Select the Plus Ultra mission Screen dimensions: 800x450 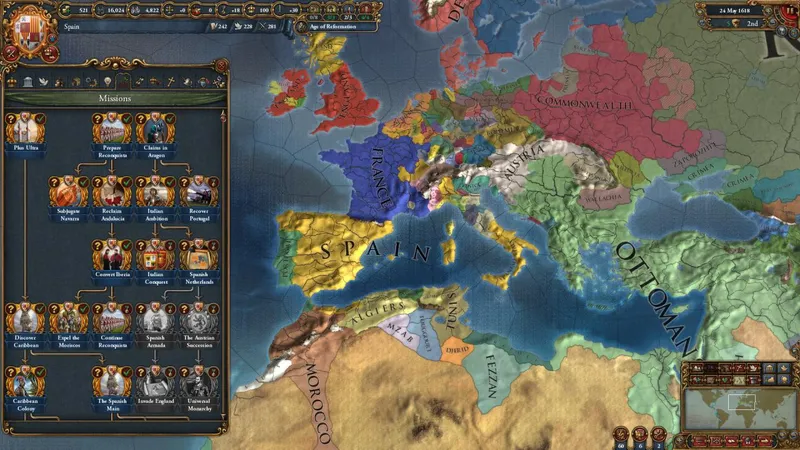(25, 130)
